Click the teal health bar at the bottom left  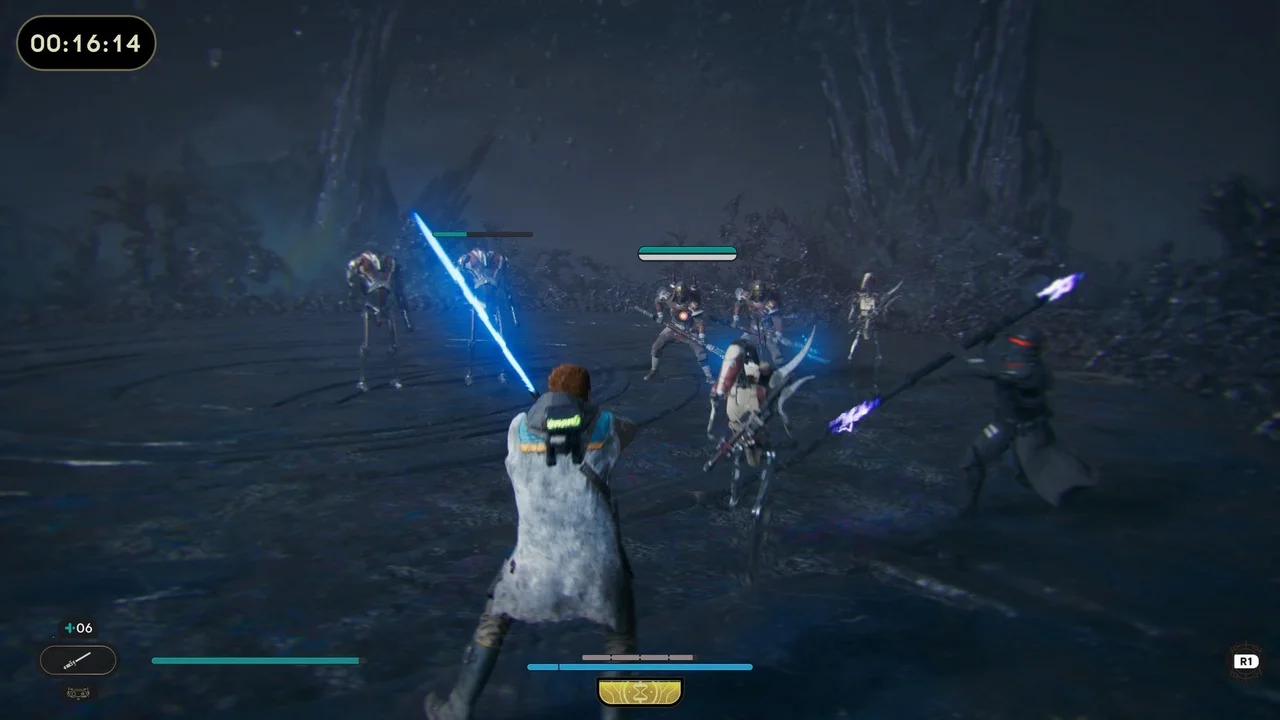255,660
